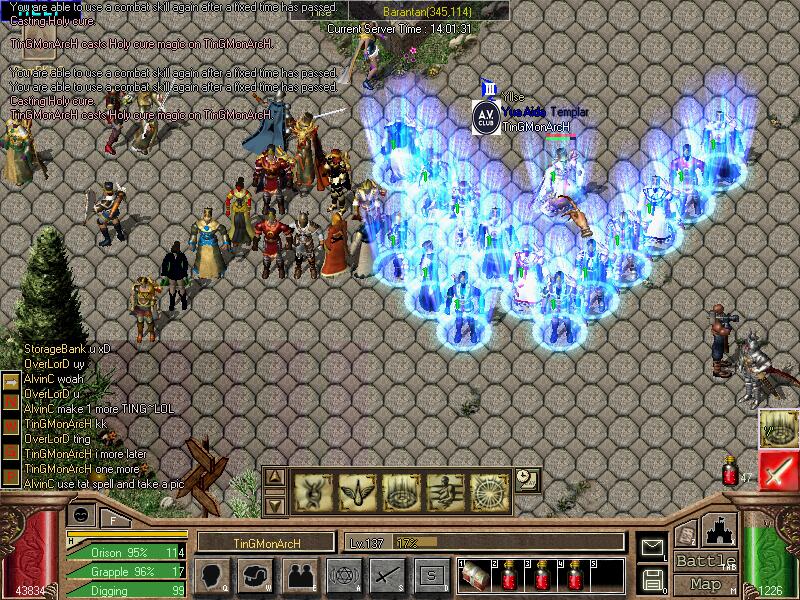This screenshot has height=600, width=800.
Task: Open the head silhouette character button
Action: click(x=212, y=575)
